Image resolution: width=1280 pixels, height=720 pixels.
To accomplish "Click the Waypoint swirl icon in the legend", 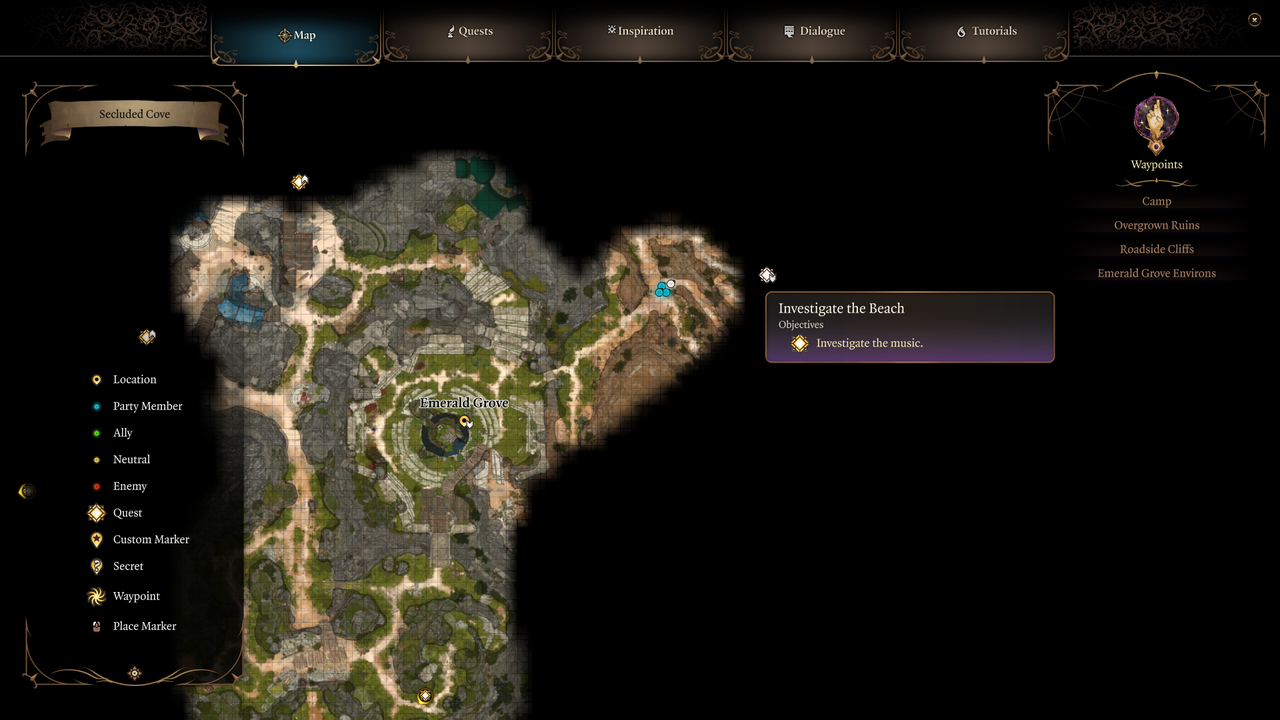I will pyautogui.click(x=96, y=596).
